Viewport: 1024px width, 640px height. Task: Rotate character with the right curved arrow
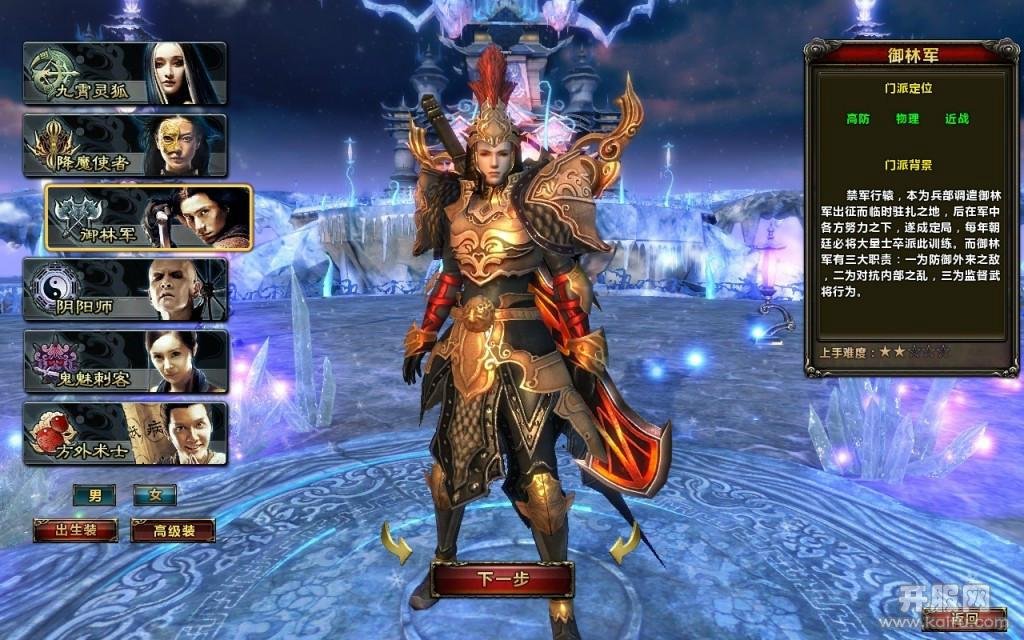pyautogui.click(x=625, y=546)
